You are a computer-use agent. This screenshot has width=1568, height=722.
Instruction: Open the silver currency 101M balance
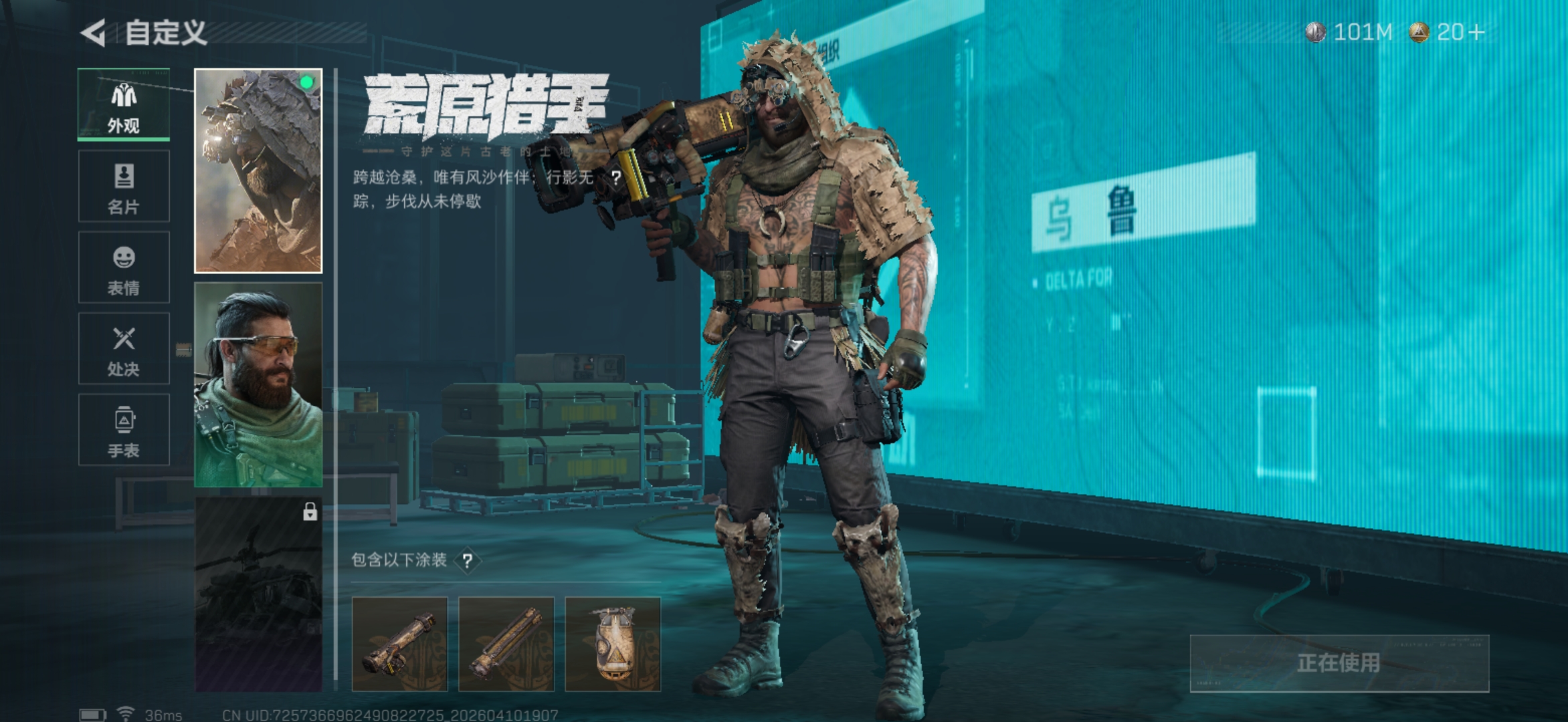click(x=1349, y=32)
